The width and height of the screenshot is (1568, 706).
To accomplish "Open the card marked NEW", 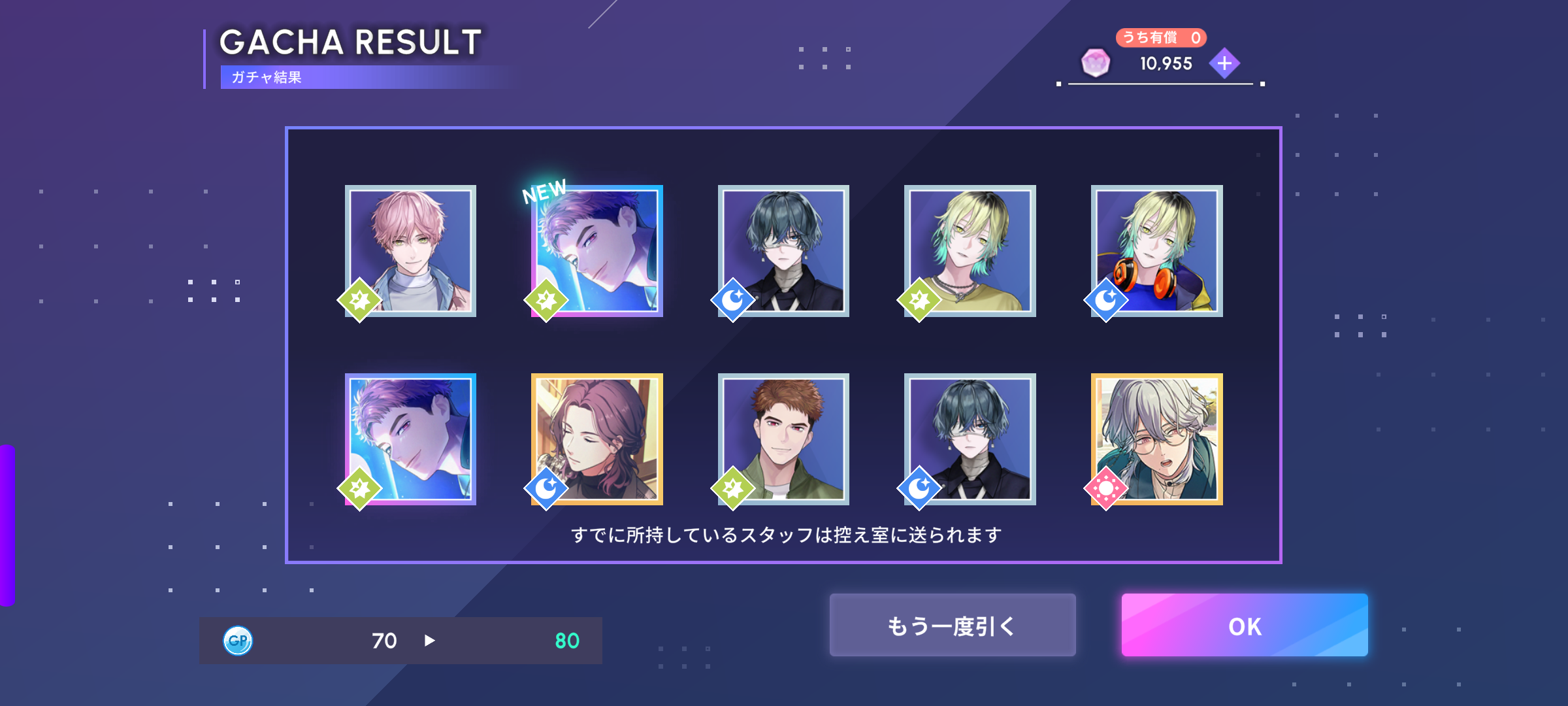I will click(x=596, y=251).
